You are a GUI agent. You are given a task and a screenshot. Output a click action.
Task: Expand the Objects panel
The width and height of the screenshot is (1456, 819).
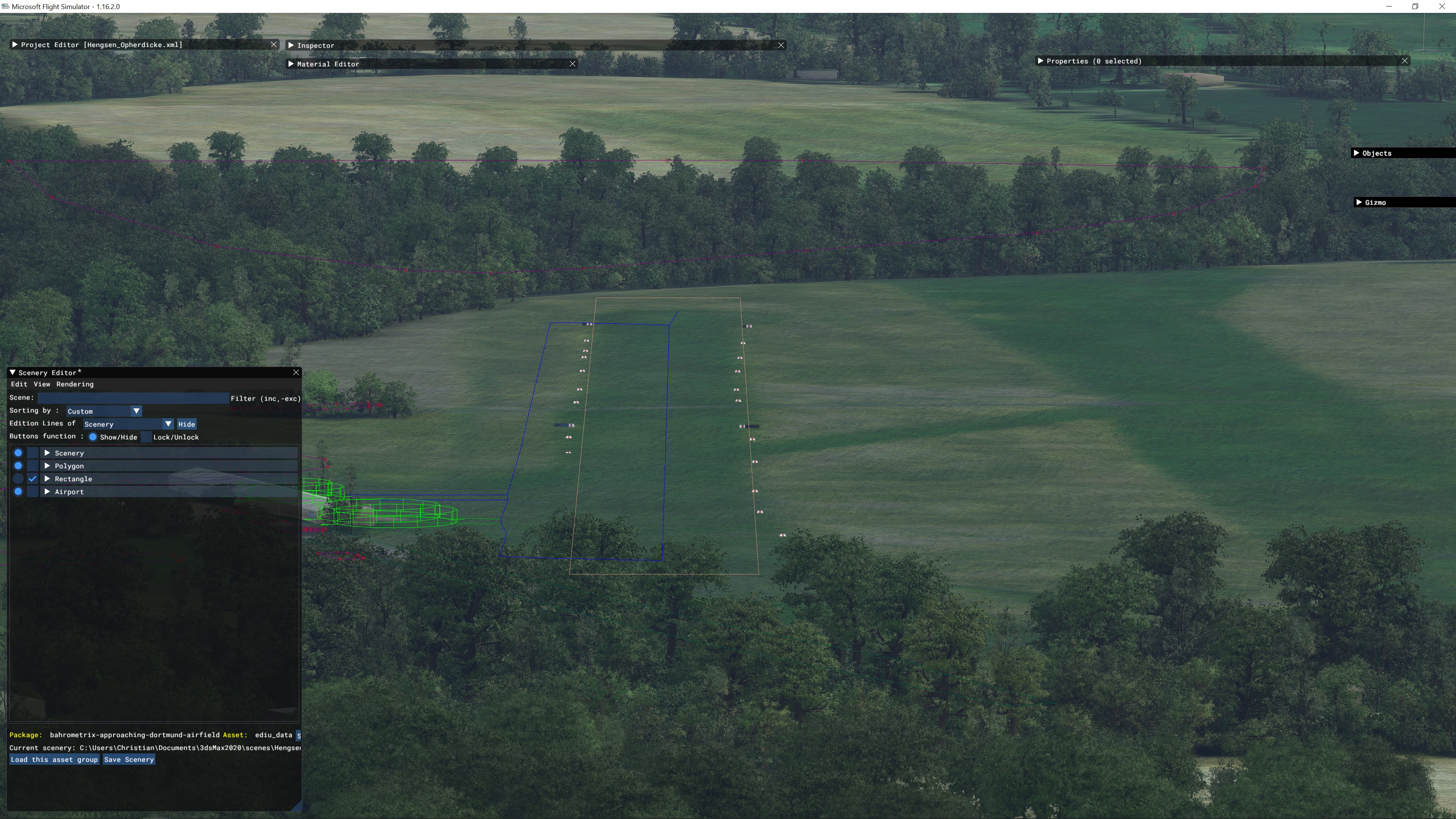[x=1357, y=153]
